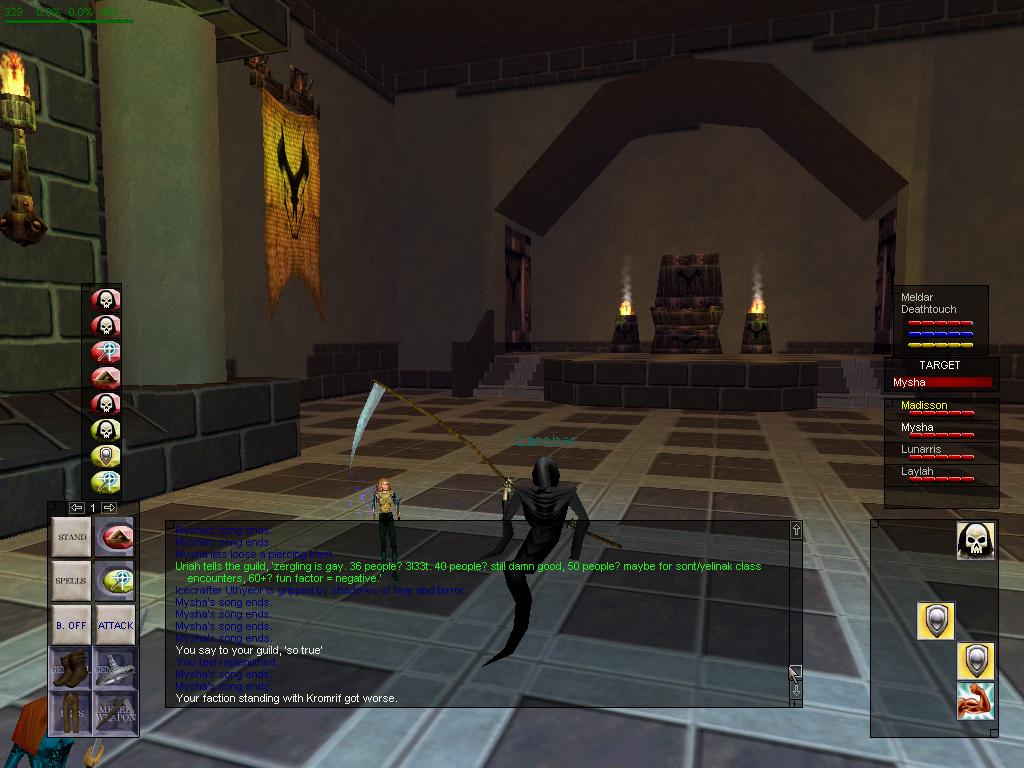Screen dimensions: 1024x768
Task: Click the flexed arm strength buff icon
Action: [974, 701]
